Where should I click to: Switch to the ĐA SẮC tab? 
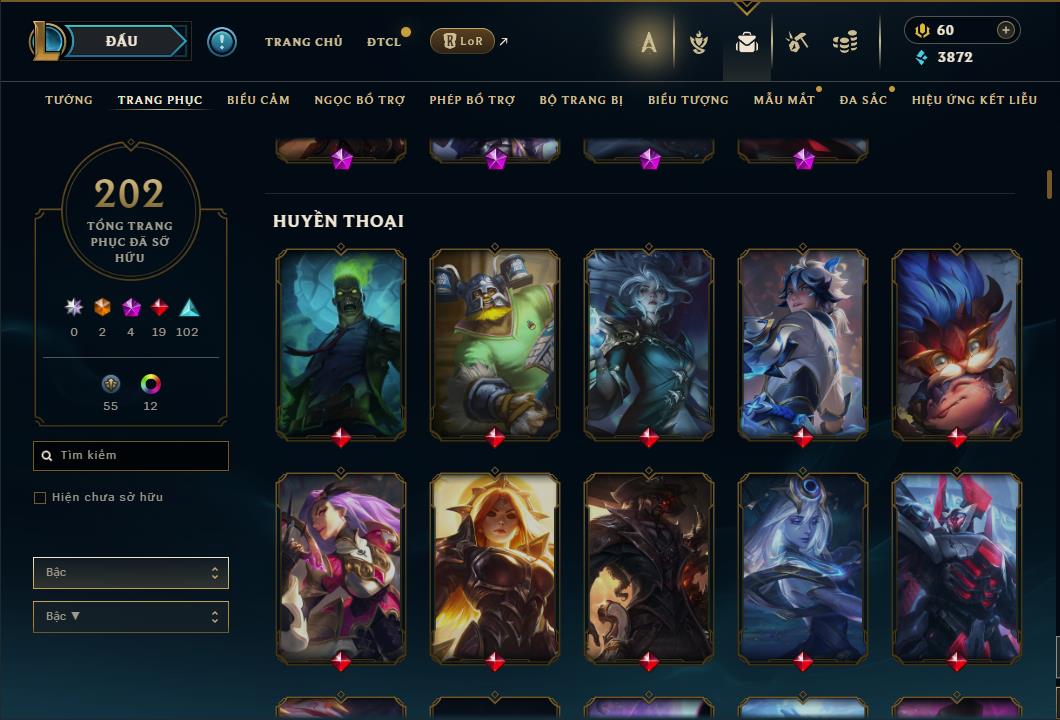pyautogui.click(x=863, y=100)
